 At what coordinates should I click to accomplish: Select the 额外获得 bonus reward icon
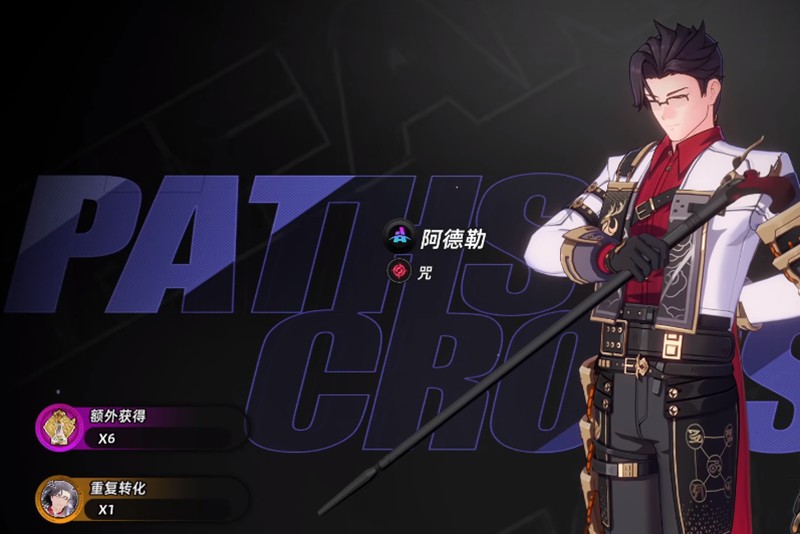click(58, 426)
